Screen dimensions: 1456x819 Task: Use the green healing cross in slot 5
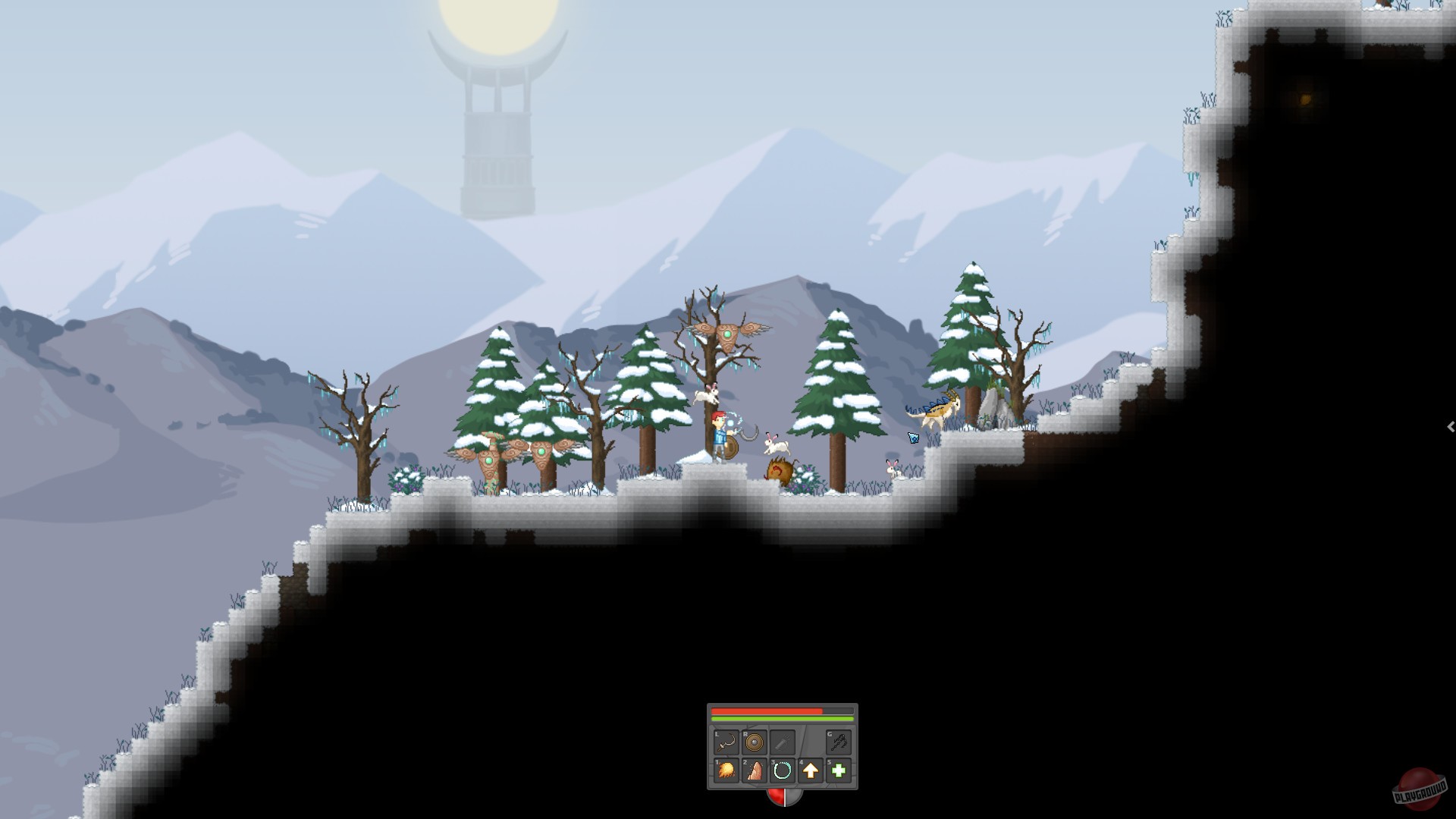coord(837,770)
